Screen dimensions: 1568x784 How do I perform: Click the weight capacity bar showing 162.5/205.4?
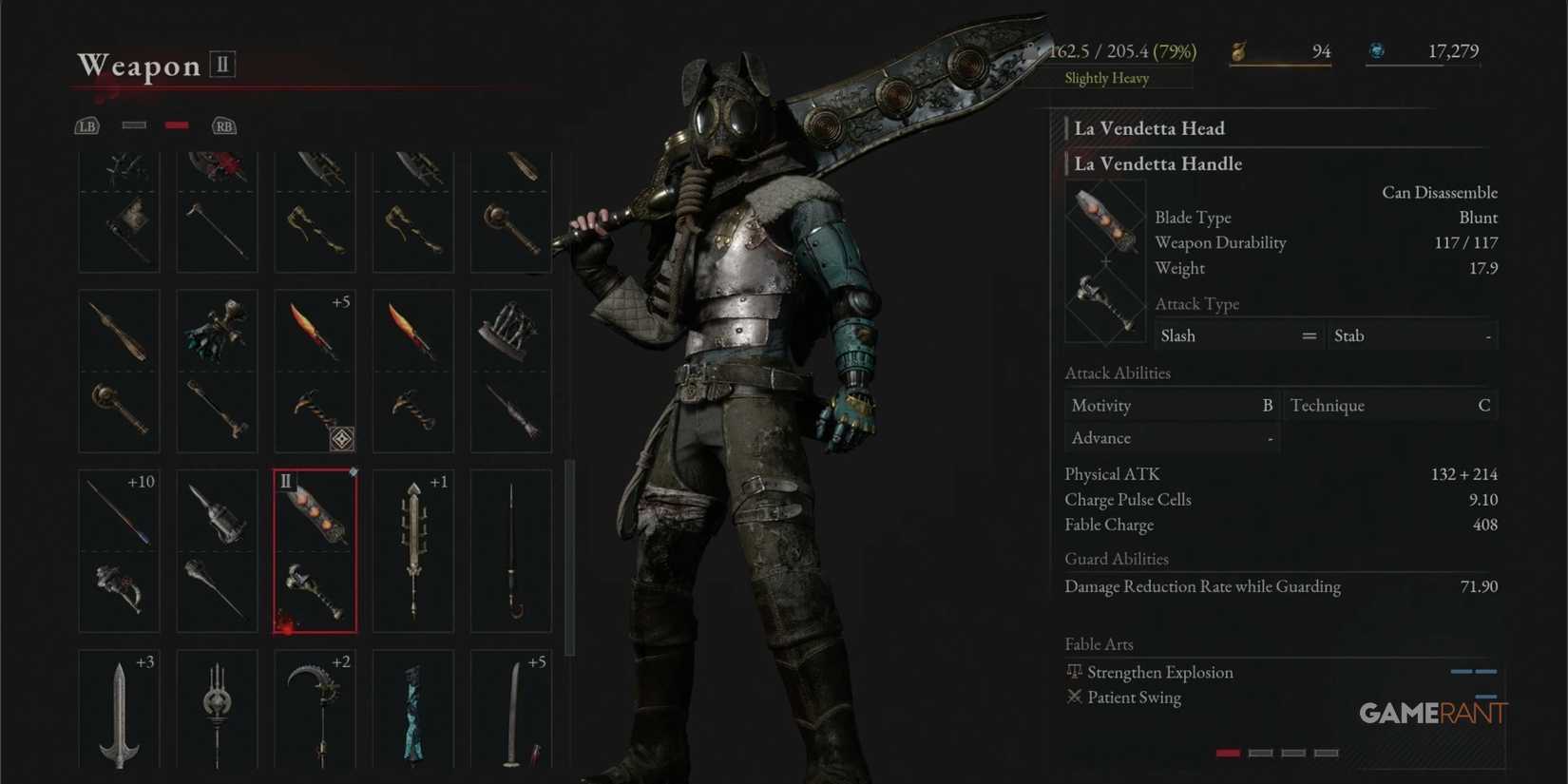pyautogui.click(x=1121, y=51)
